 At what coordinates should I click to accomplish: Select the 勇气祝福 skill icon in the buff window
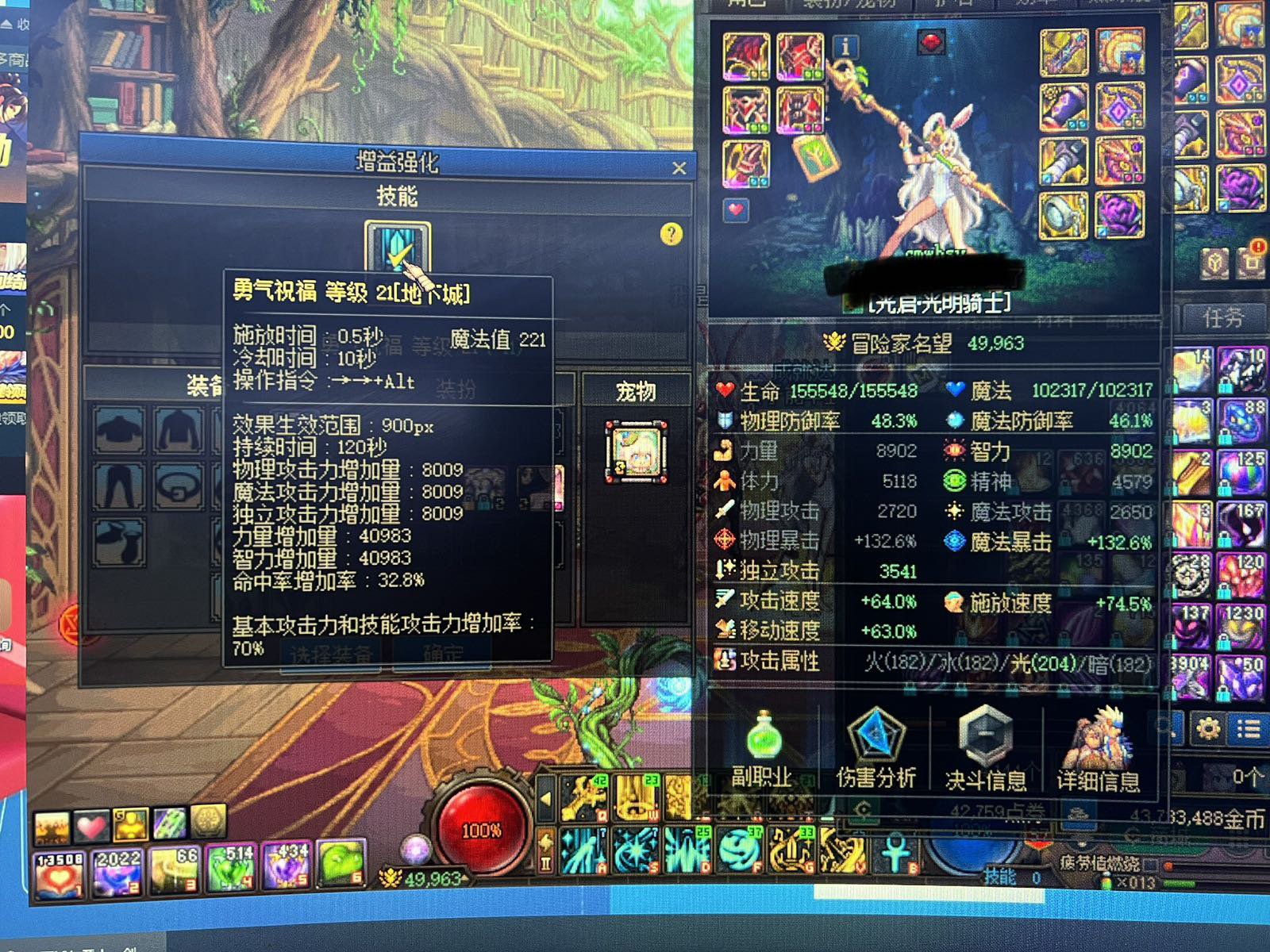point(397,246)
